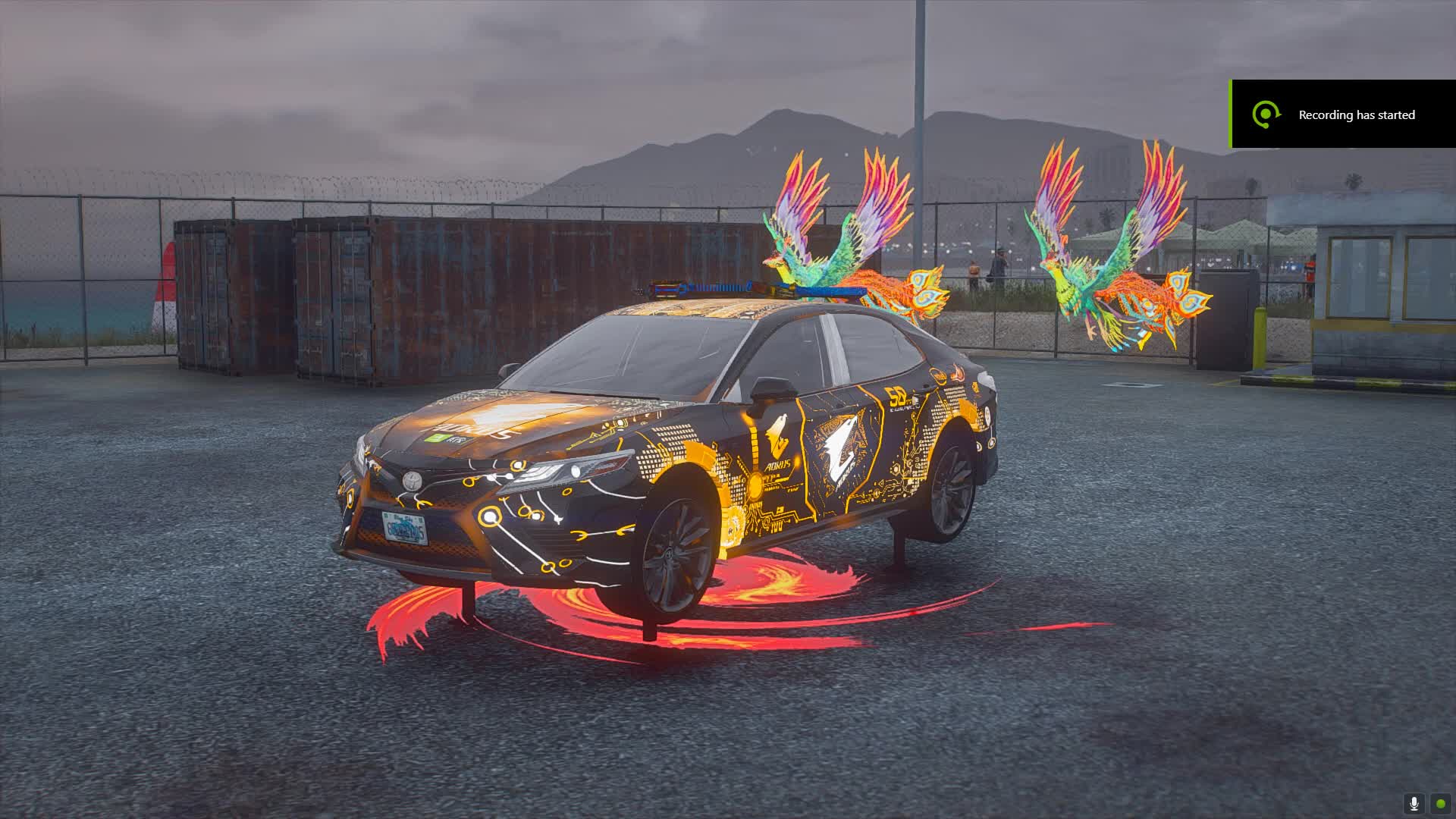Click the microphone status icon
The image size is (1456, 819).
[x=1414, y=804]
